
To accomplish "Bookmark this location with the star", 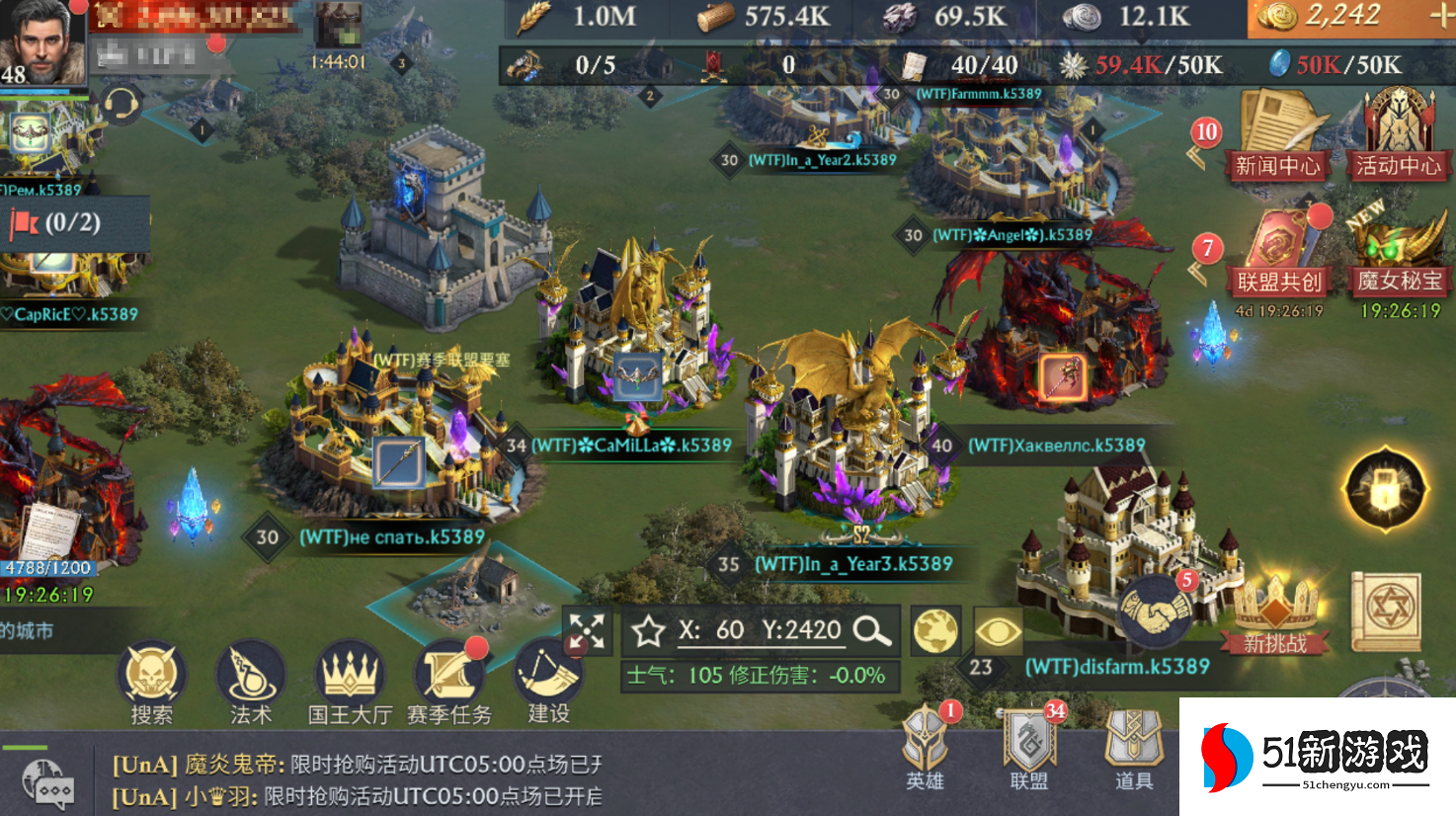I will point(649,630).
